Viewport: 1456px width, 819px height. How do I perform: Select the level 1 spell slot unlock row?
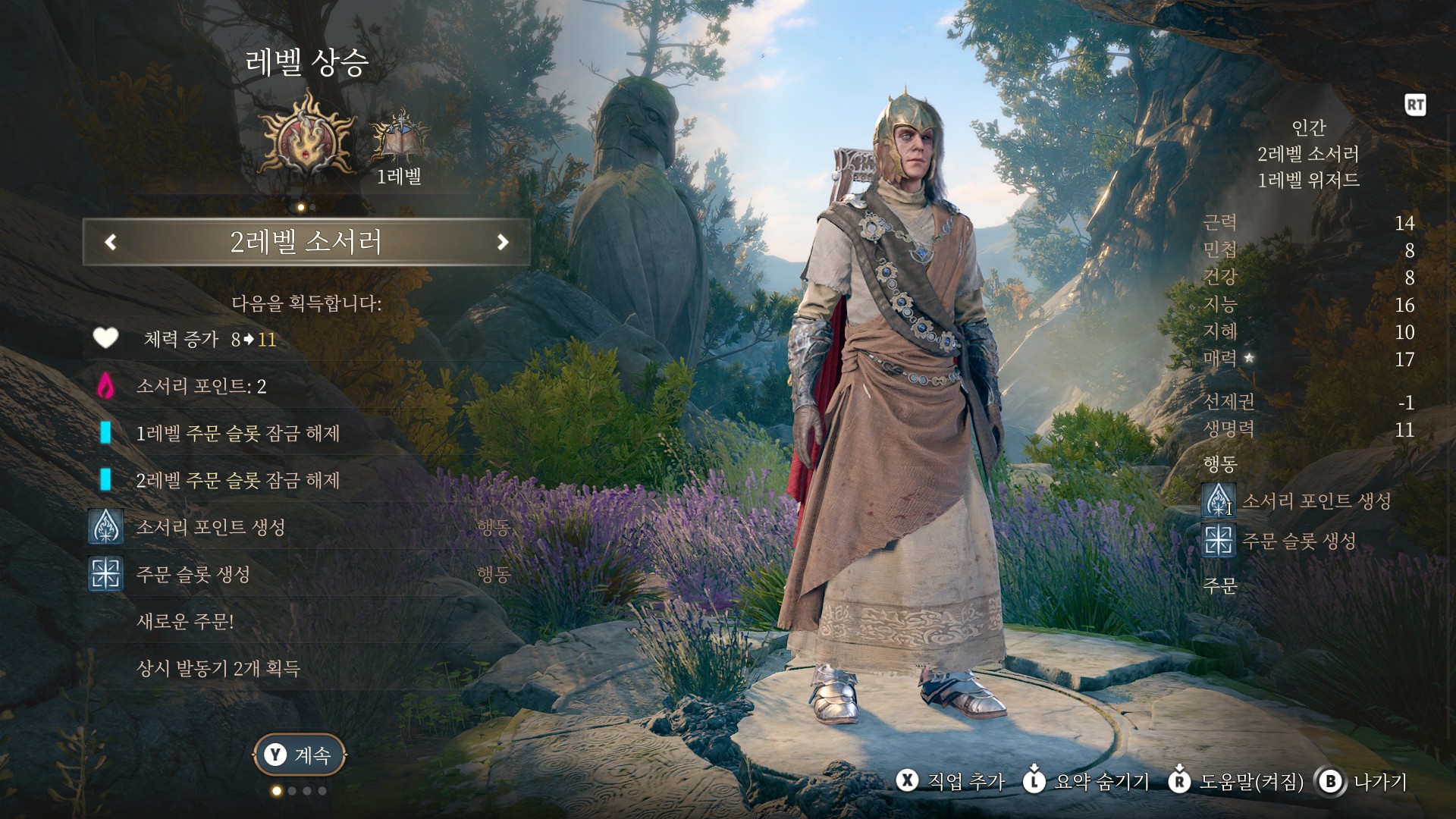tap(237, 434)
